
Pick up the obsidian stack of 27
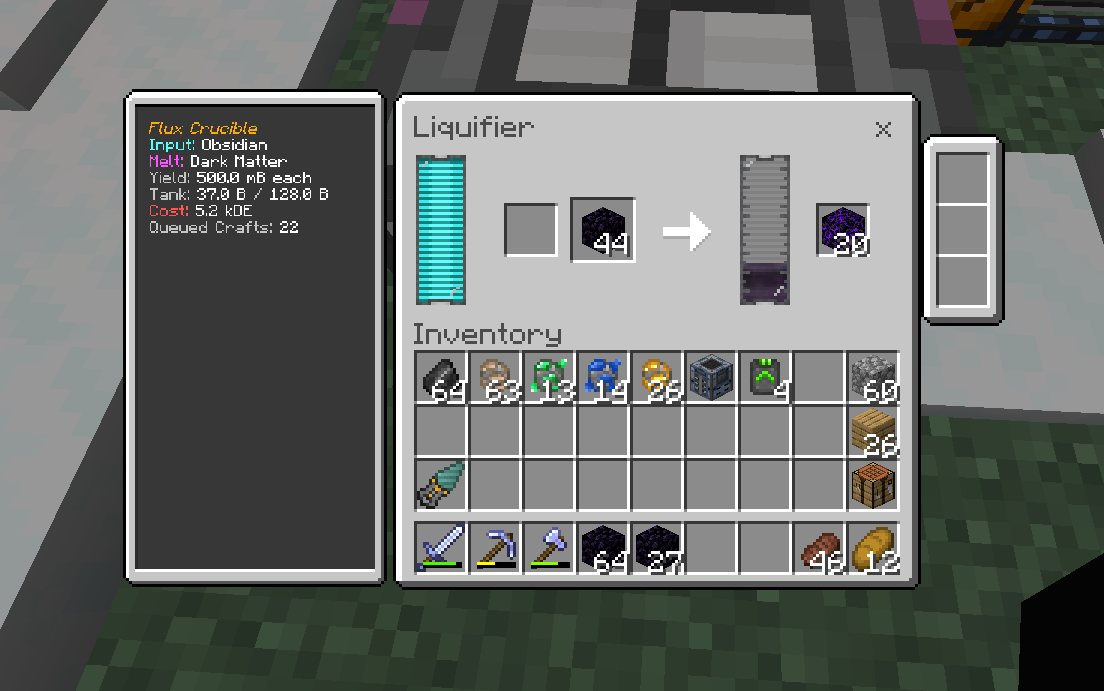coord(657,548)
